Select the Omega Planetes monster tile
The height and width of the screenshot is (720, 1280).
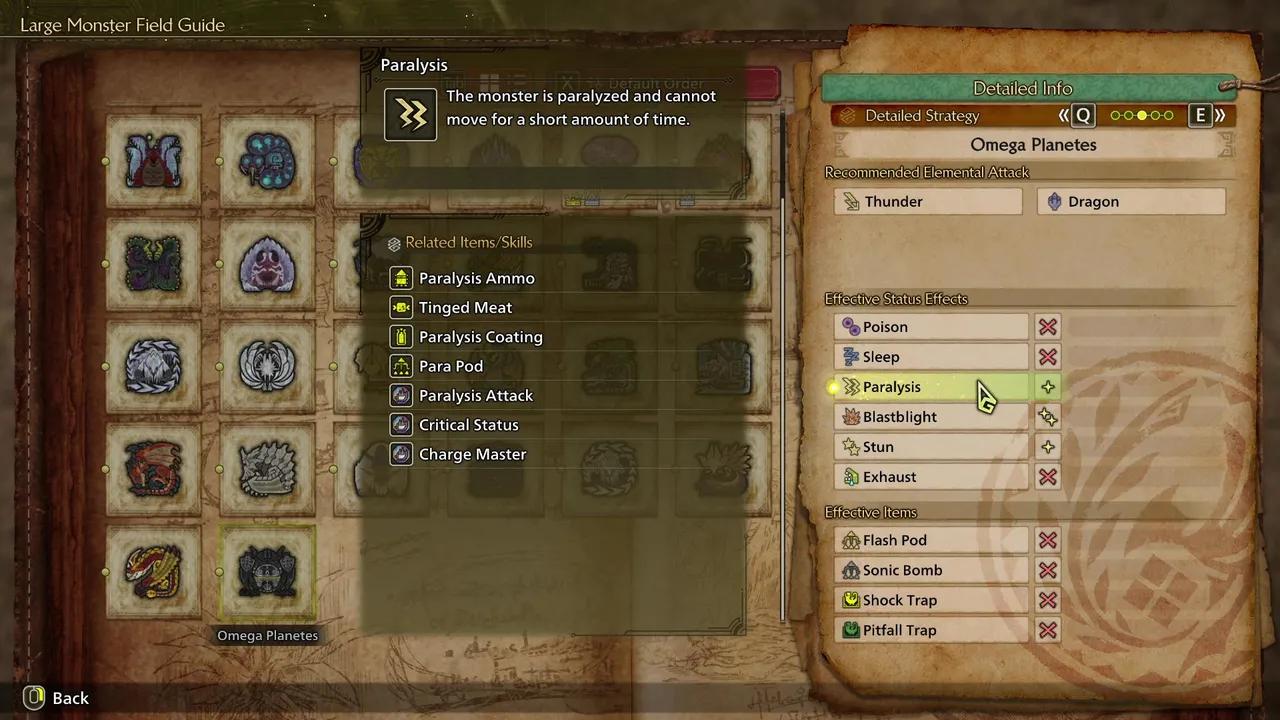click(267, 572)
